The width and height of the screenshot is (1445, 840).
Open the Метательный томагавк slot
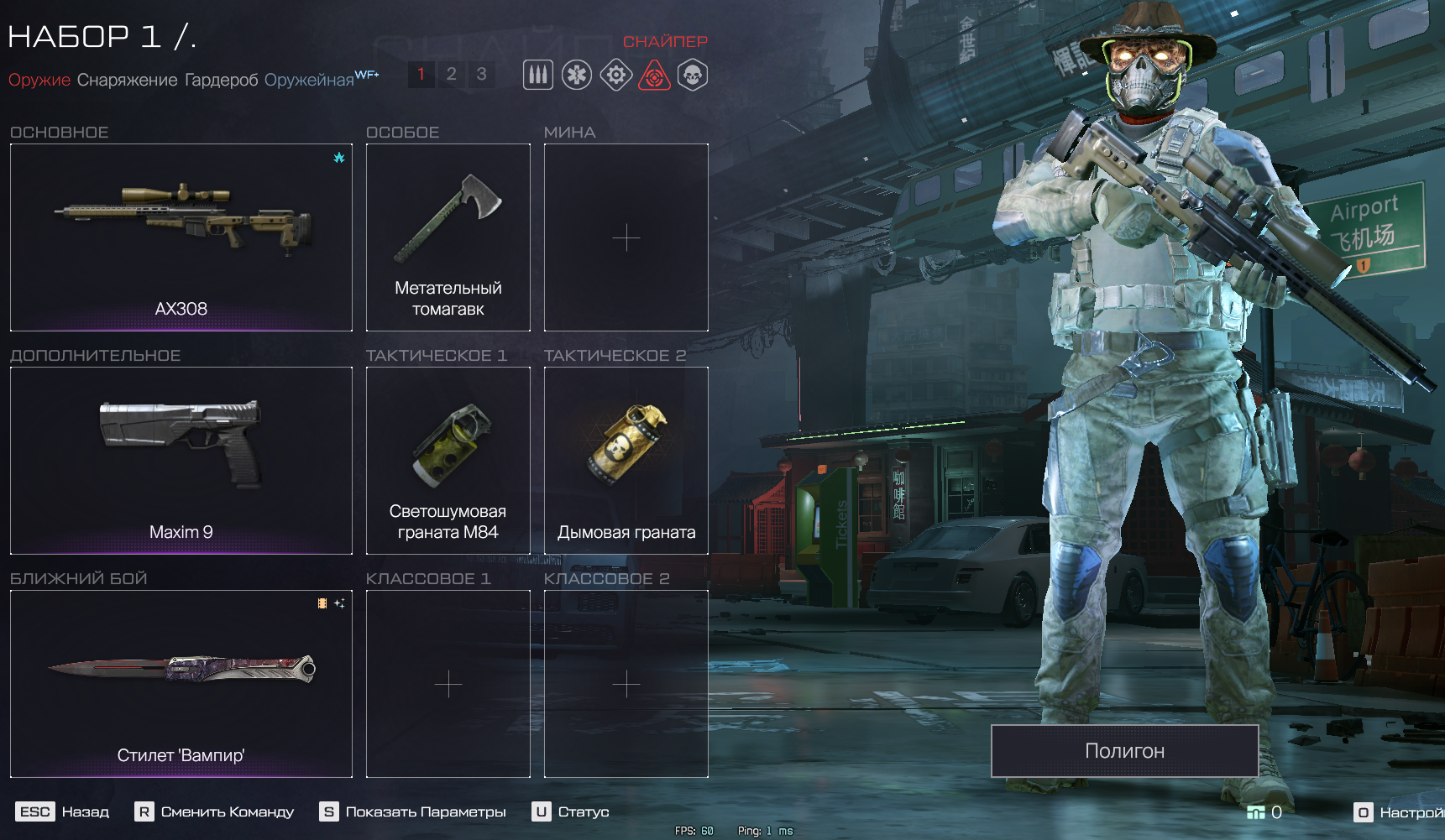tap(448, 237)
